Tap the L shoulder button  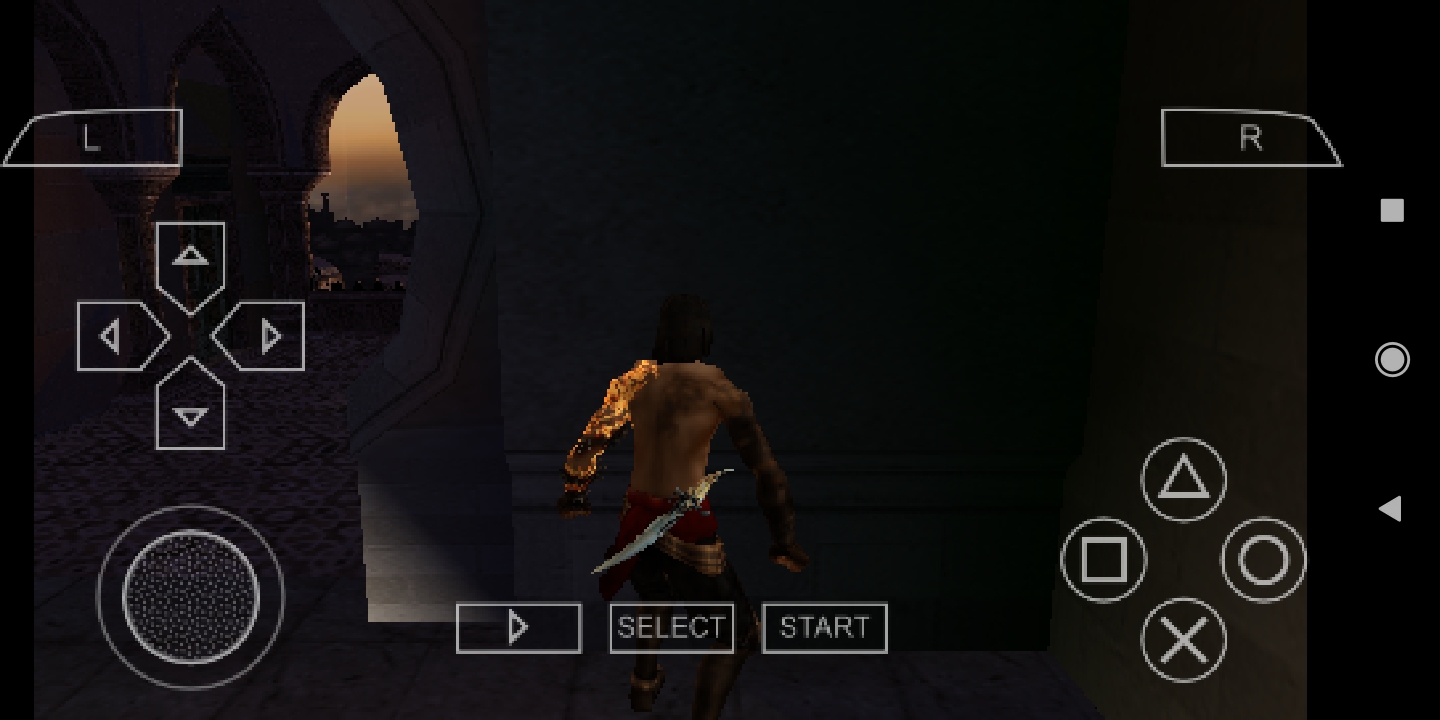tap(95, 138)
